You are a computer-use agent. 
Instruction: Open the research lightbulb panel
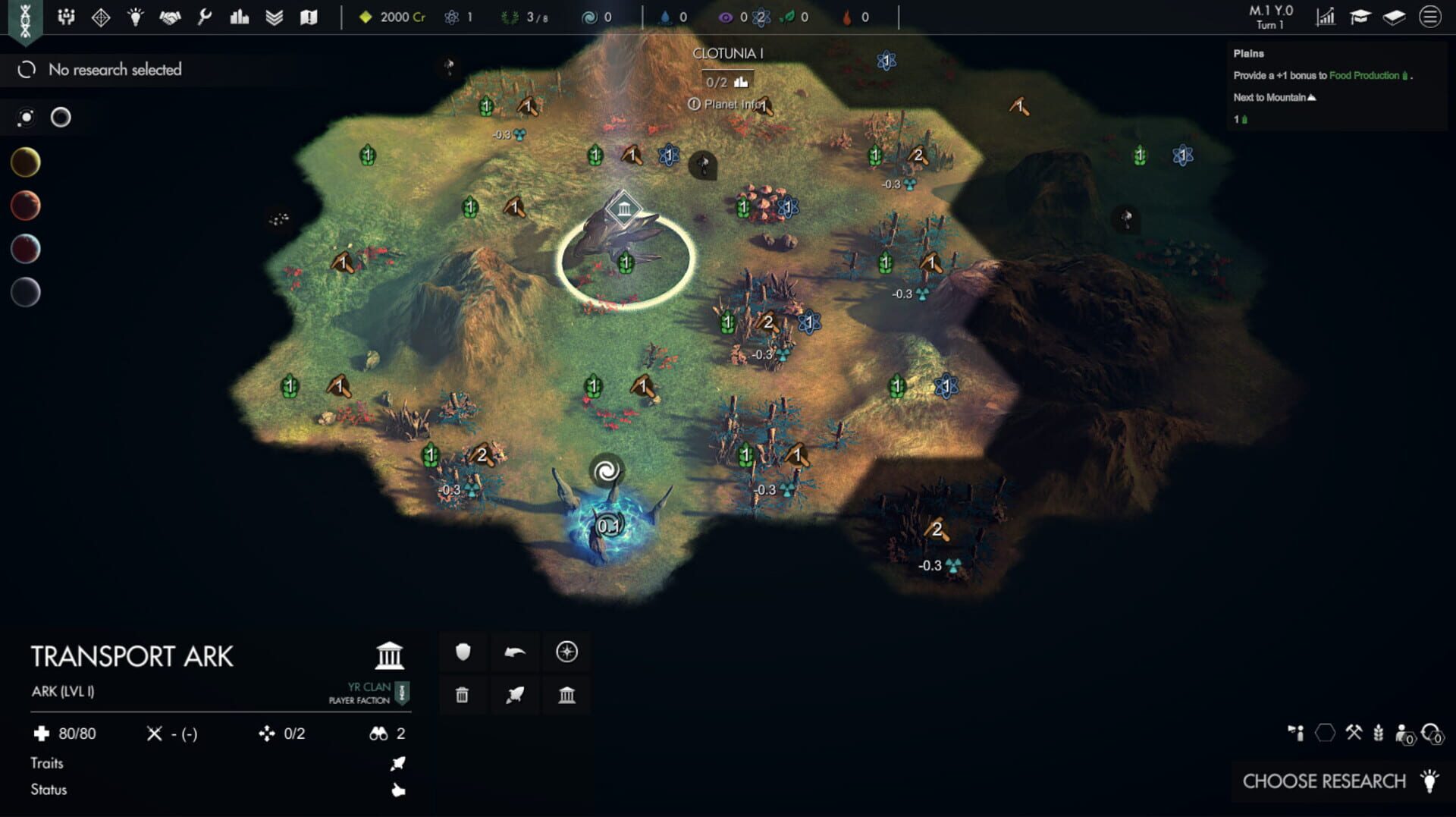[x=135, y=17]
